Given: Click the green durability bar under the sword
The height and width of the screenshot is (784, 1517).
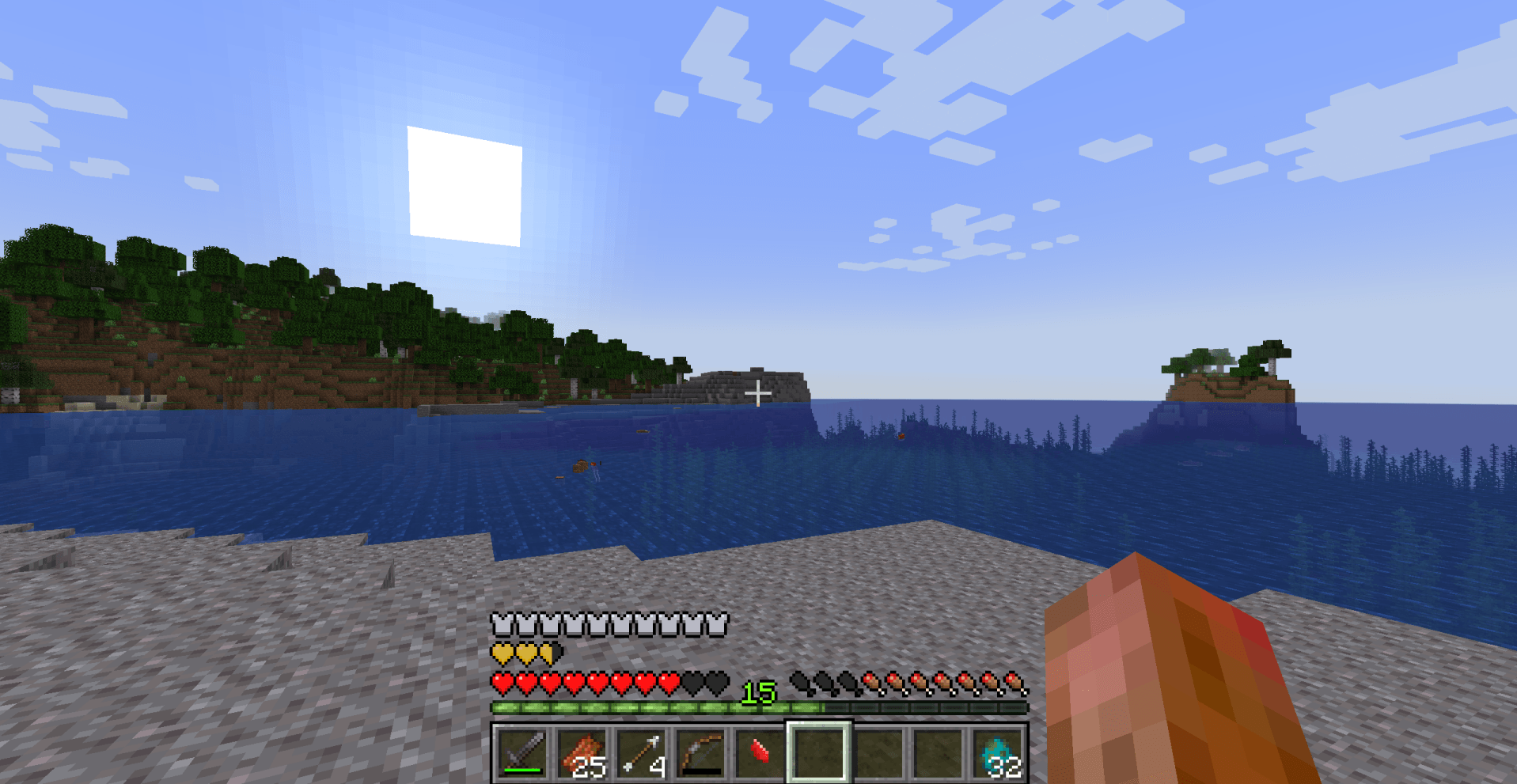Looking at the screenshot, I should pyautogui.click(x=522, y=770).
